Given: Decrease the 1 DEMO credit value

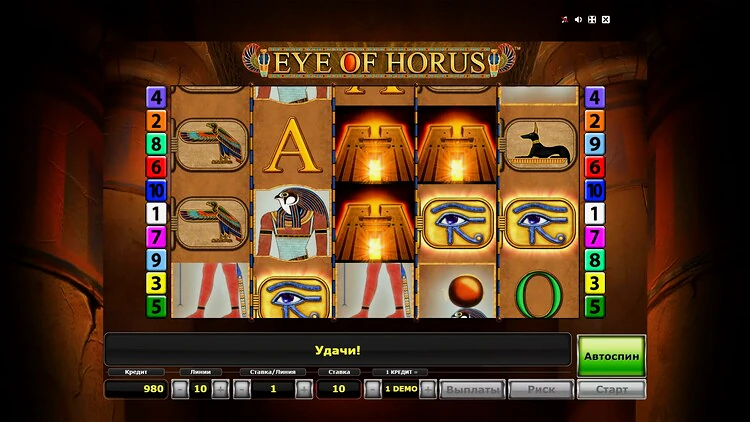Looking at the screenshot, I should click(373, 389).
